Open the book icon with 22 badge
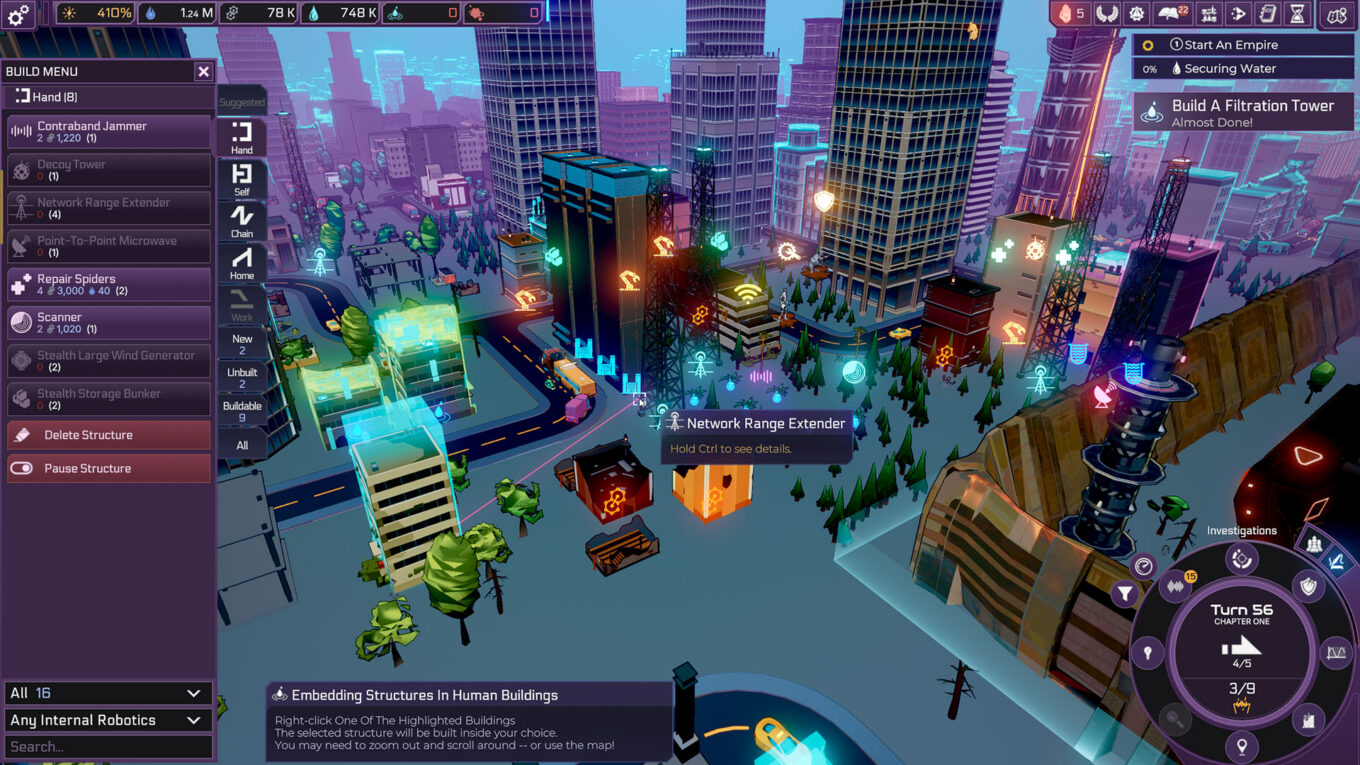The image size is (1360, 765). (x=1172, y=14)
